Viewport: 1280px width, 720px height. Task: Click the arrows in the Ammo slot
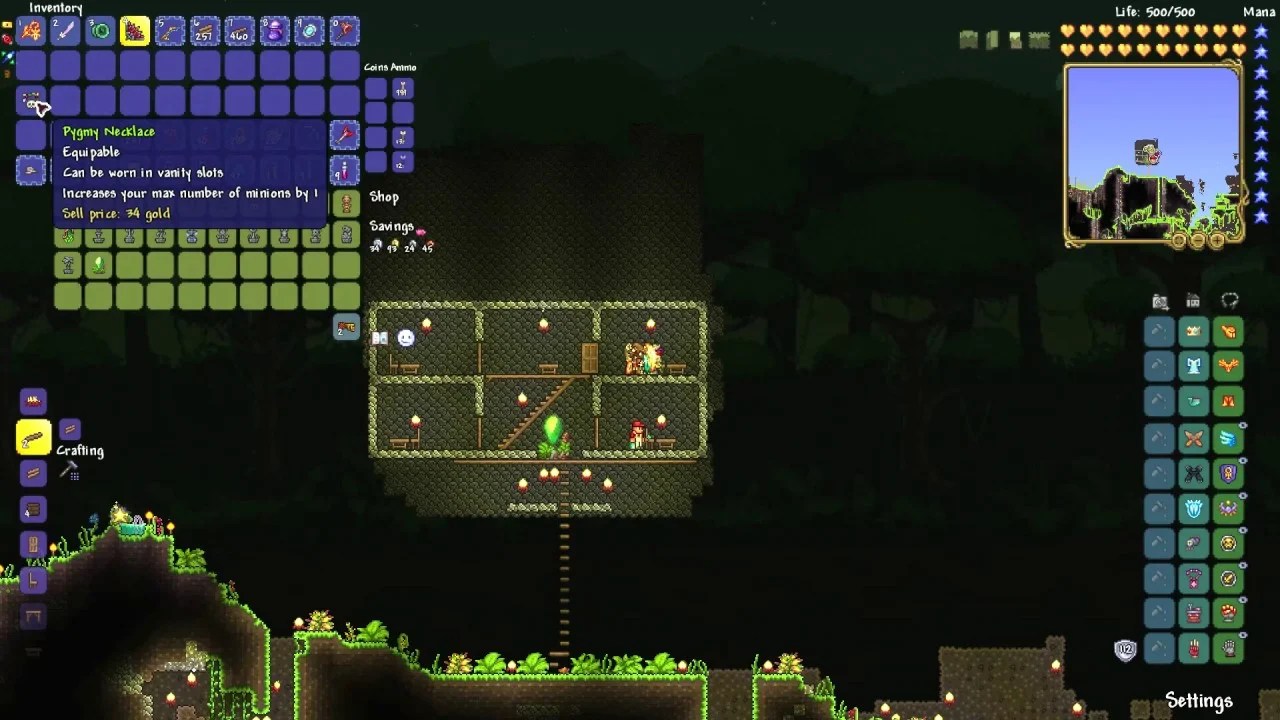click(x=402, y=90)
